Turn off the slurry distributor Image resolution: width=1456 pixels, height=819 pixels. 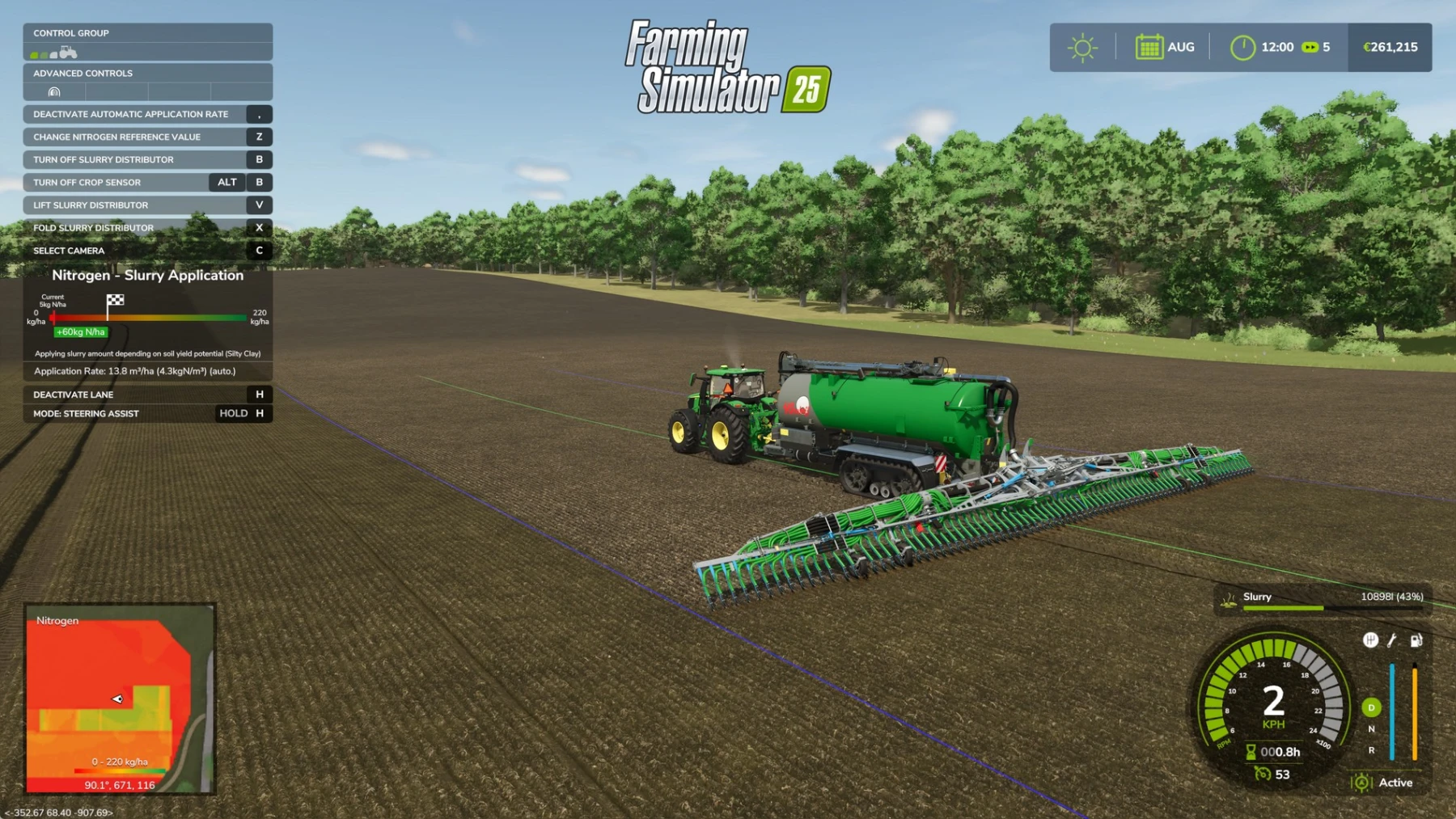(104, 159)
